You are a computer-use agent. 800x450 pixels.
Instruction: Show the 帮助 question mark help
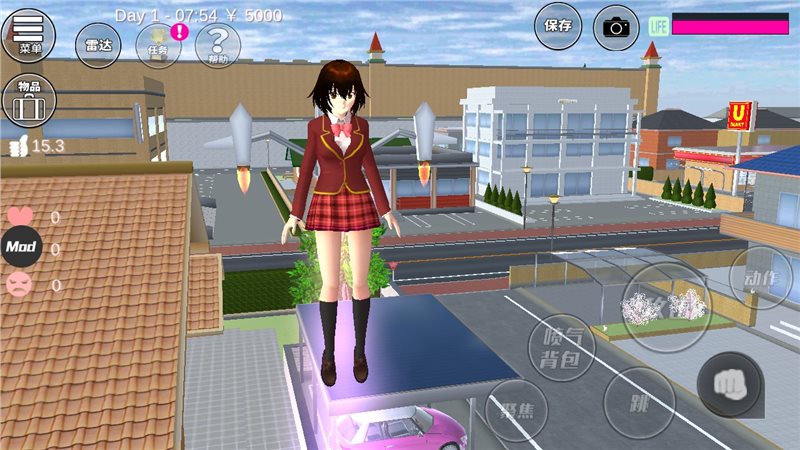pos(217,45)
